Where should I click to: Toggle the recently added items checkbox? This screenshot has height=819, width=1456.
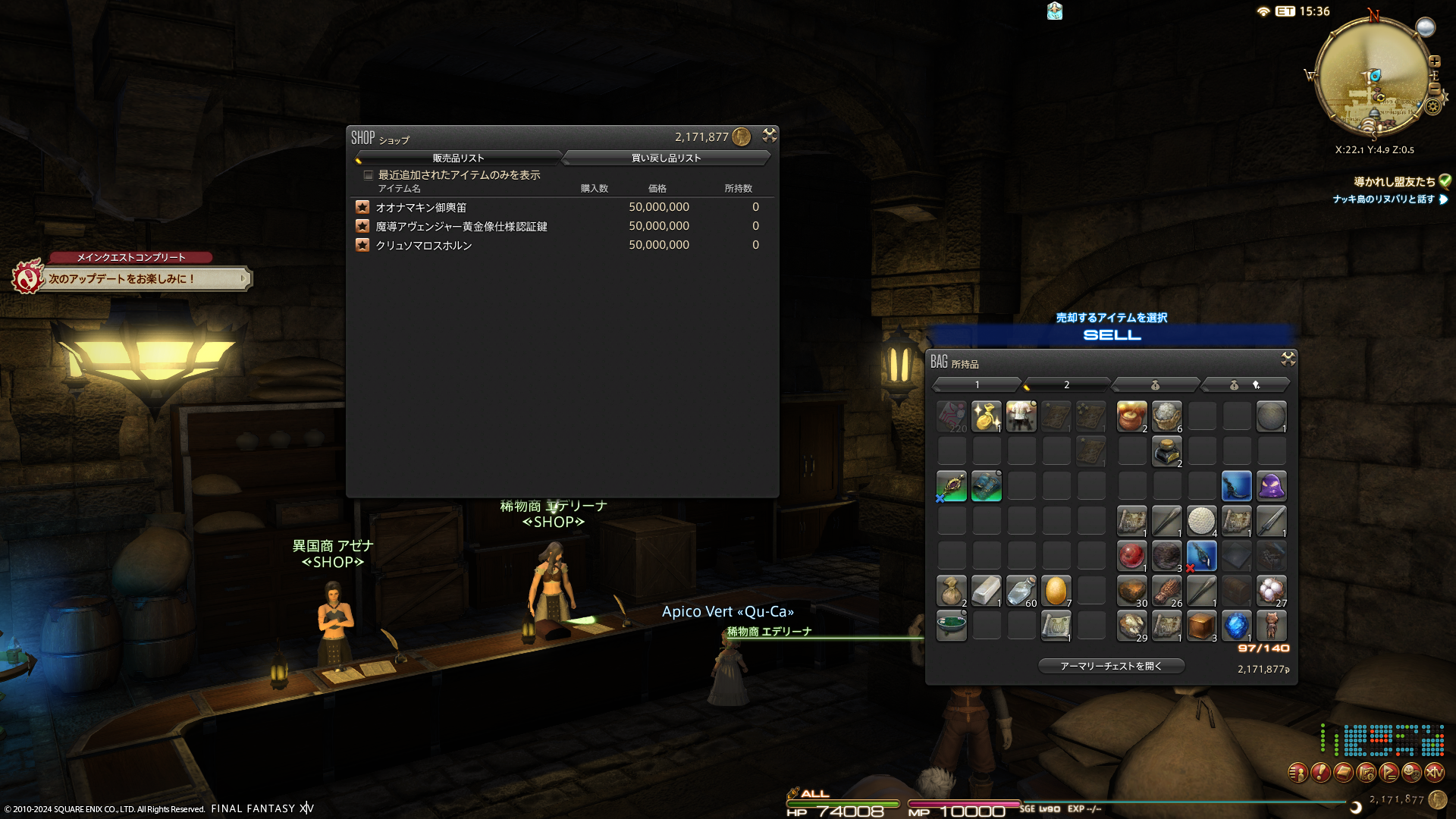click(369, 175)
